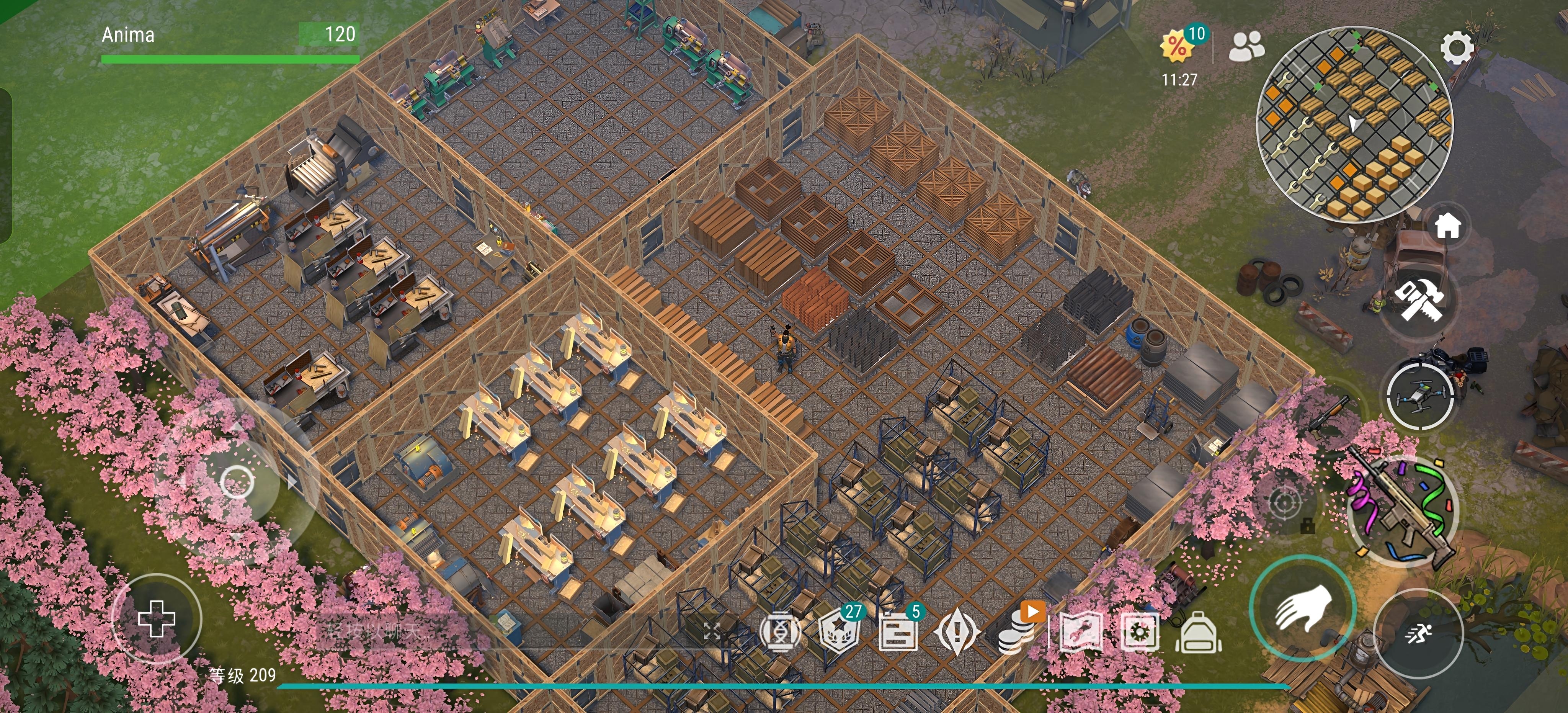Screen dimensions: 1568x713
Task: Open the star badge rewards icon
Action: (840, 631)
